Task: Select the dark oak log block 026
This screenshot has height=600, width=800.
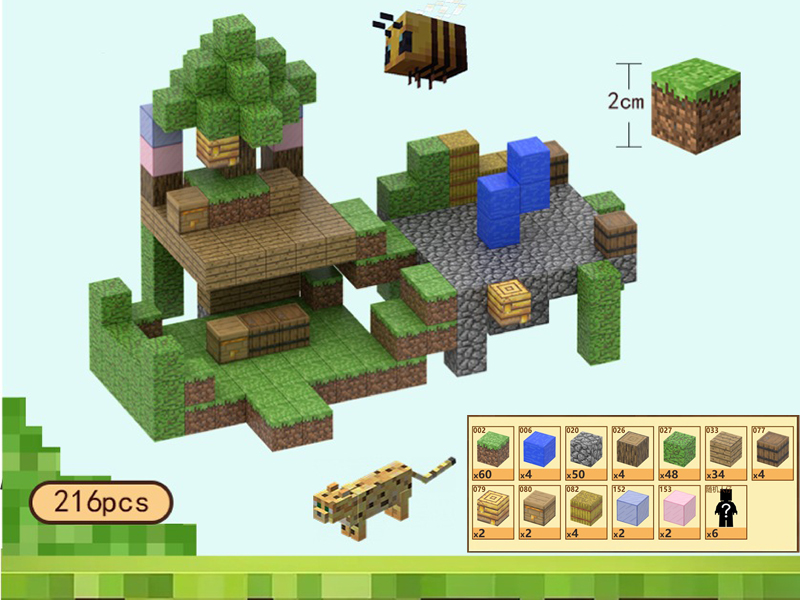Action: click(x=634, y=449)
